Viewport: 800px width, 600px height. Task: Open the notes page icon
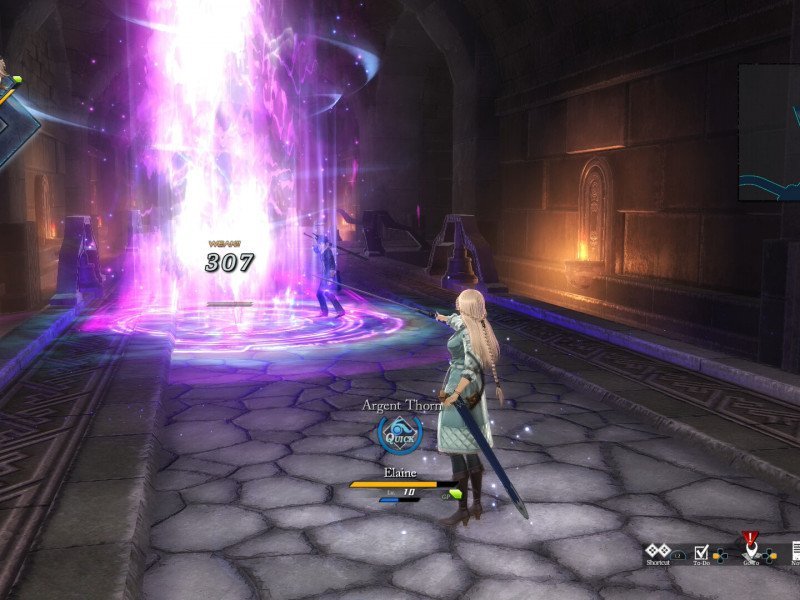pos(796,550)
